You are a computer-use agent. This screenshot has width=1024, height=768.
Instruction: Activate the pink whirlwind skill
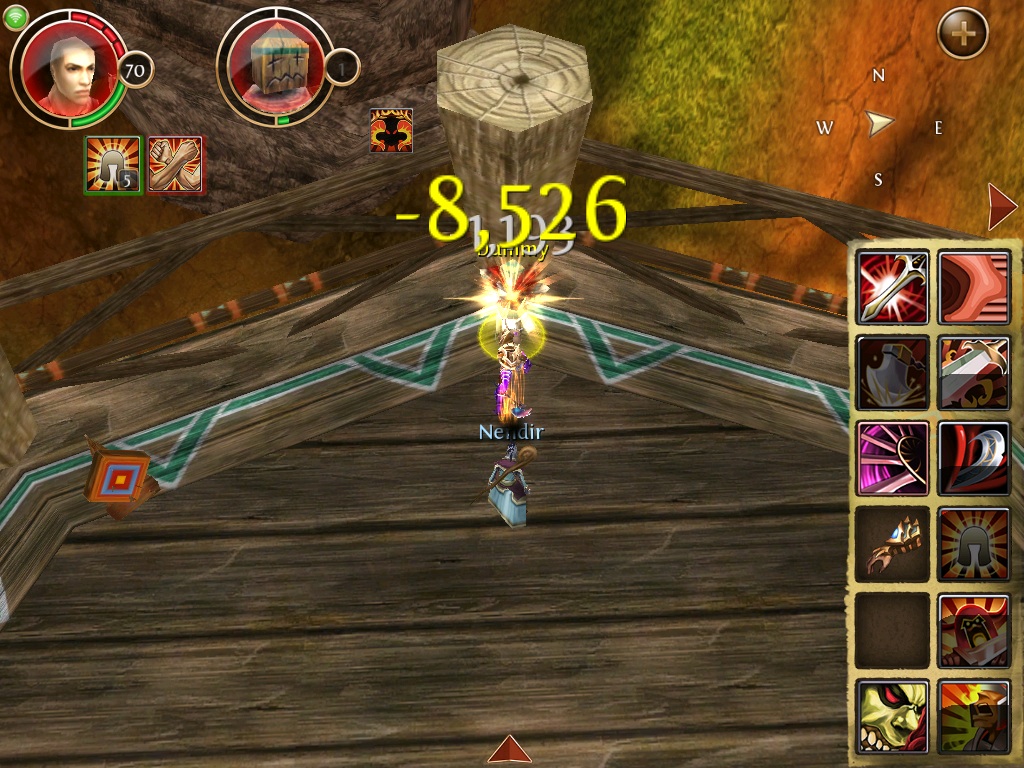click(x=893, y=458)
